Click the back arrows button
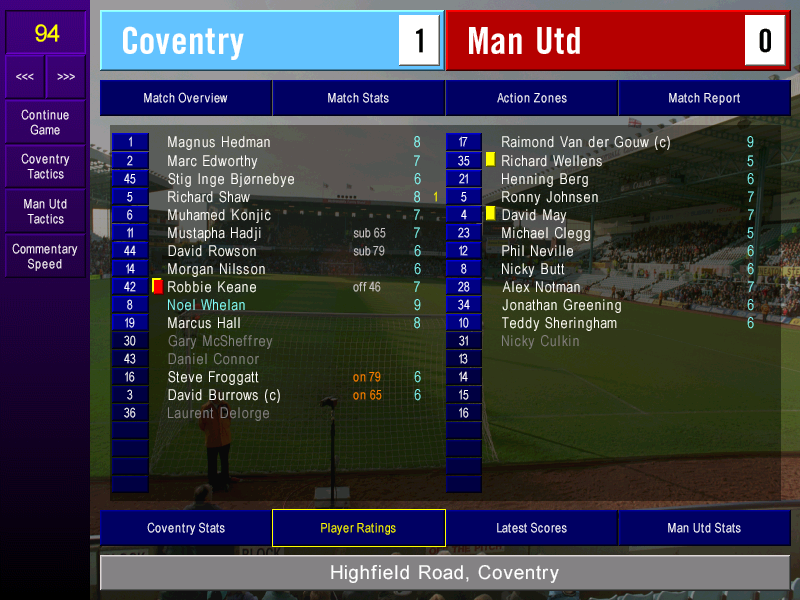This screenshot has width=800, height=600. pyautogui.click(x=25, y=76)
